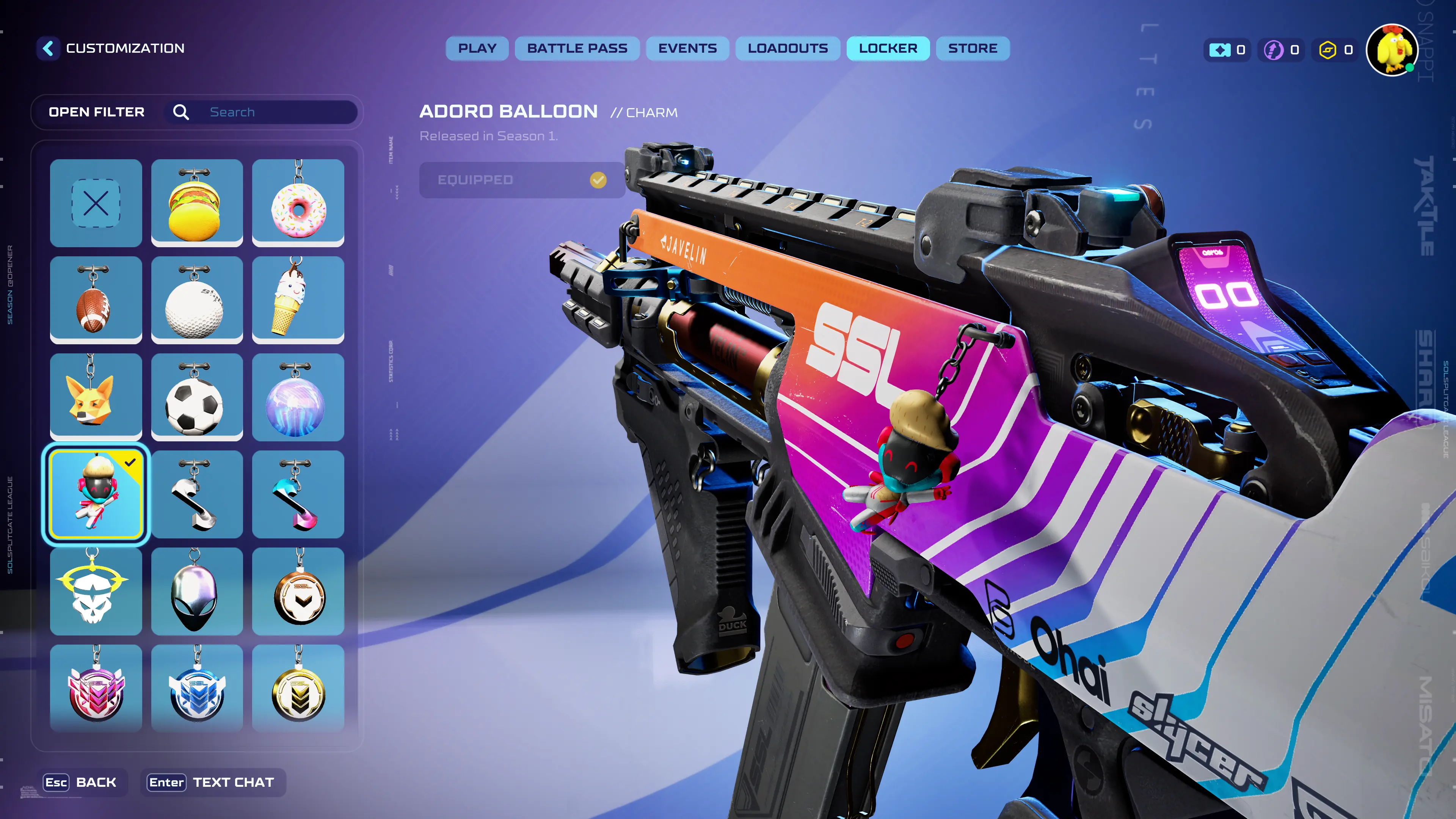Select the Locker tab
The height and width of the screenshot is (819, 1456).
887,49
